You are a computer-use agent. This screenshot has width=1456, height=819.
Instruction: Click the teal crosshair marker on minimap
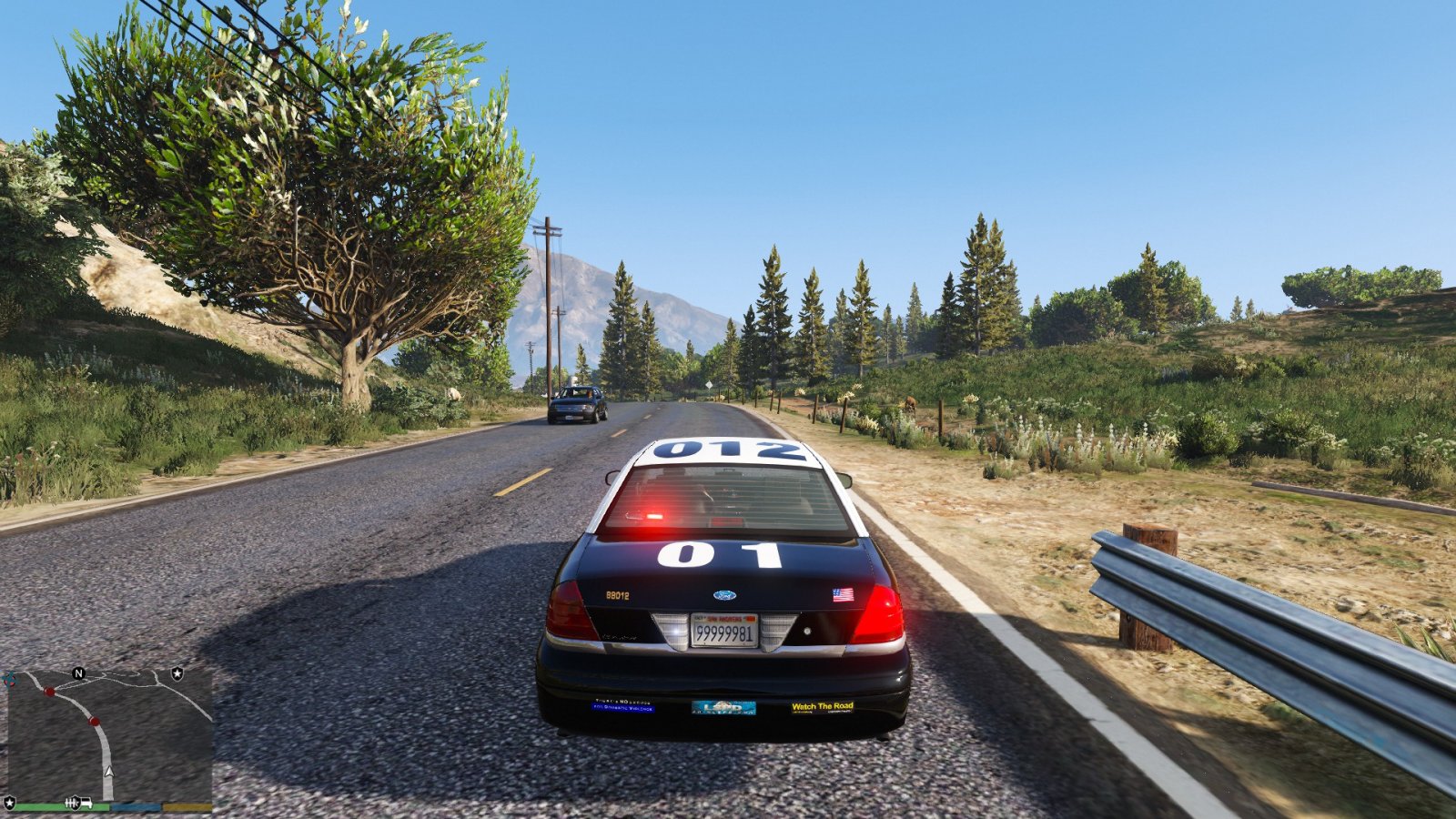pyautogui.click(x=10, y=679)
